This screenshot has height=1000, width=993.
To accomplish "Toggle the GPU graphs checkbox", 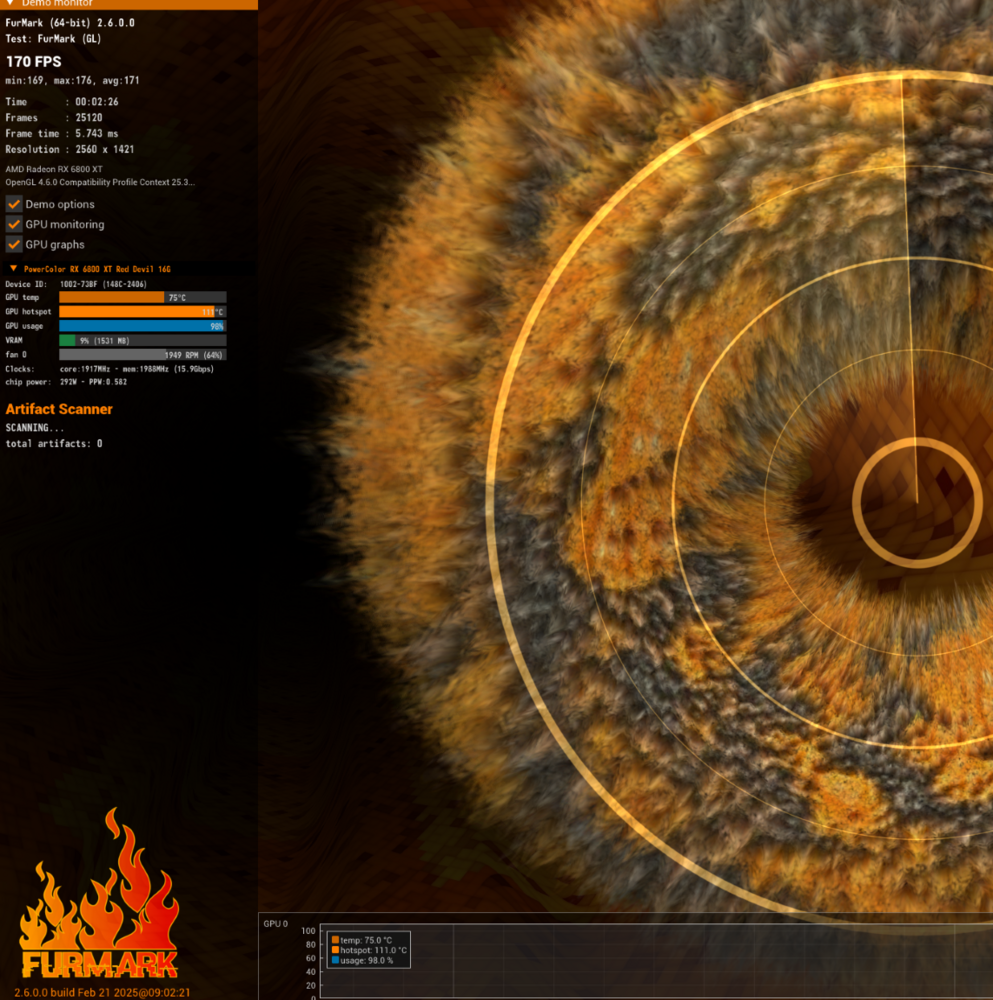I will point(14,244).
